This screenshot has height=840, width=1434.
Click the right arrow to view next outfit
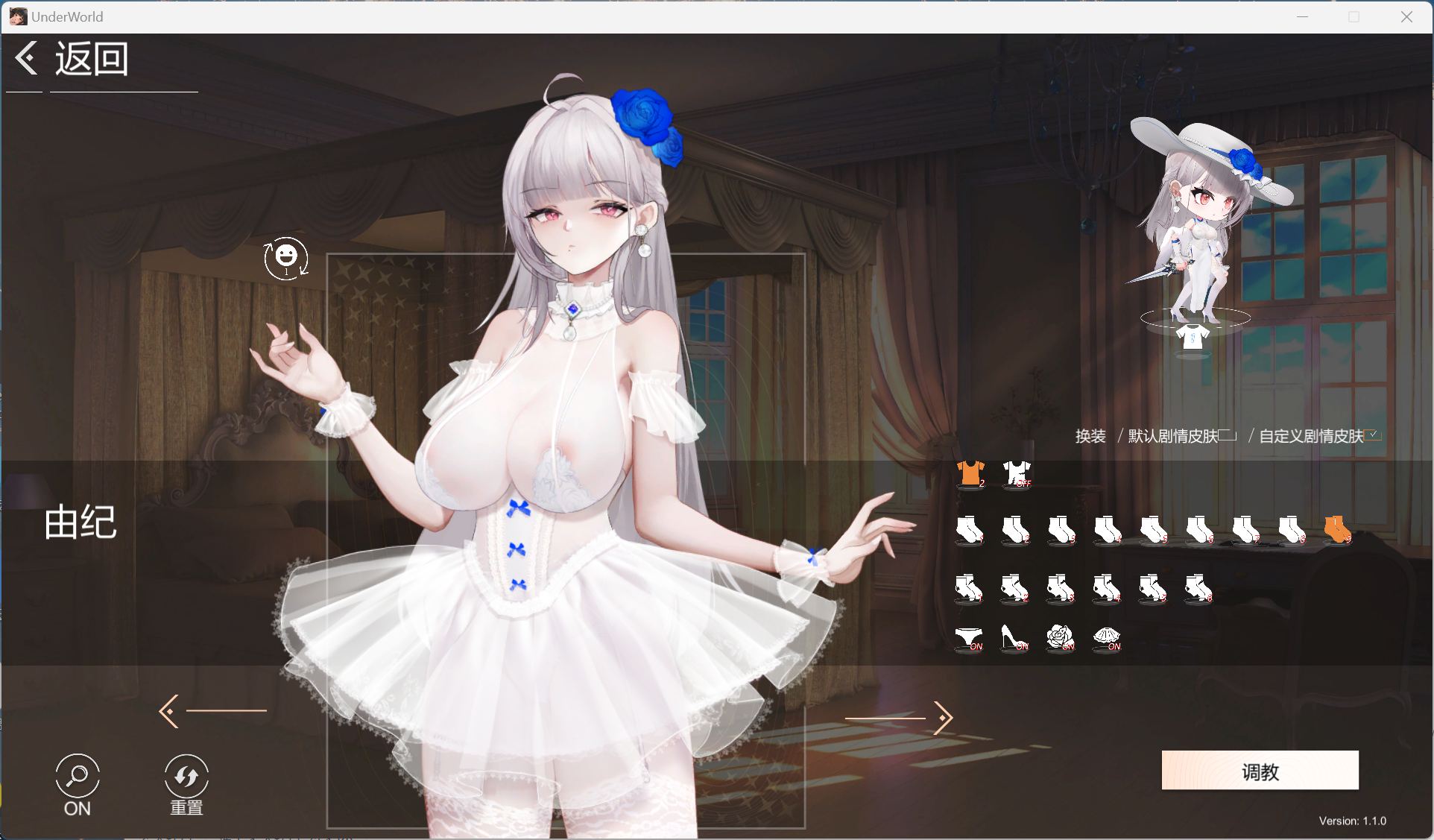(941, 718)
